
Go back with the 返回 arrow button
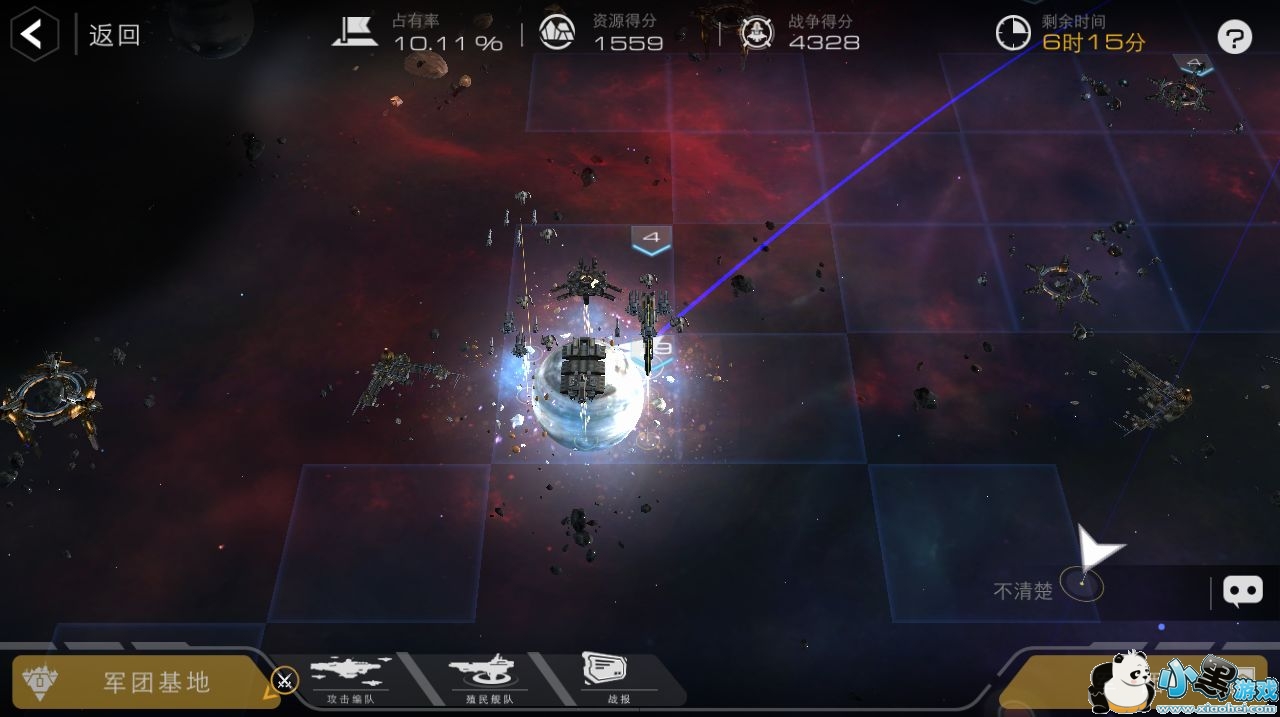point(34,35)
